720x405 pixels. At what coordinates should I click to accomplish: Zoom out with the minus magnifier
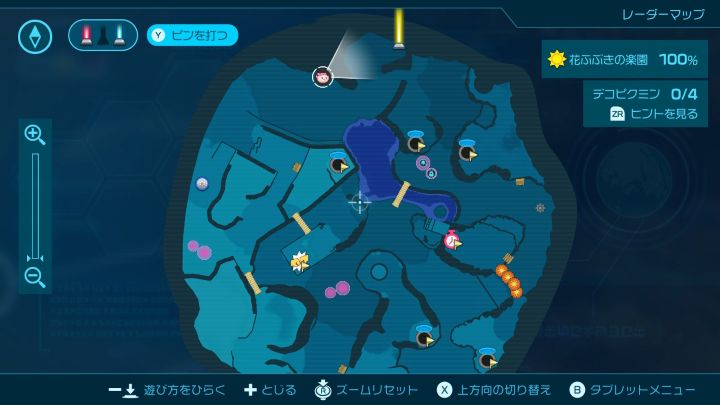point(35,277)
